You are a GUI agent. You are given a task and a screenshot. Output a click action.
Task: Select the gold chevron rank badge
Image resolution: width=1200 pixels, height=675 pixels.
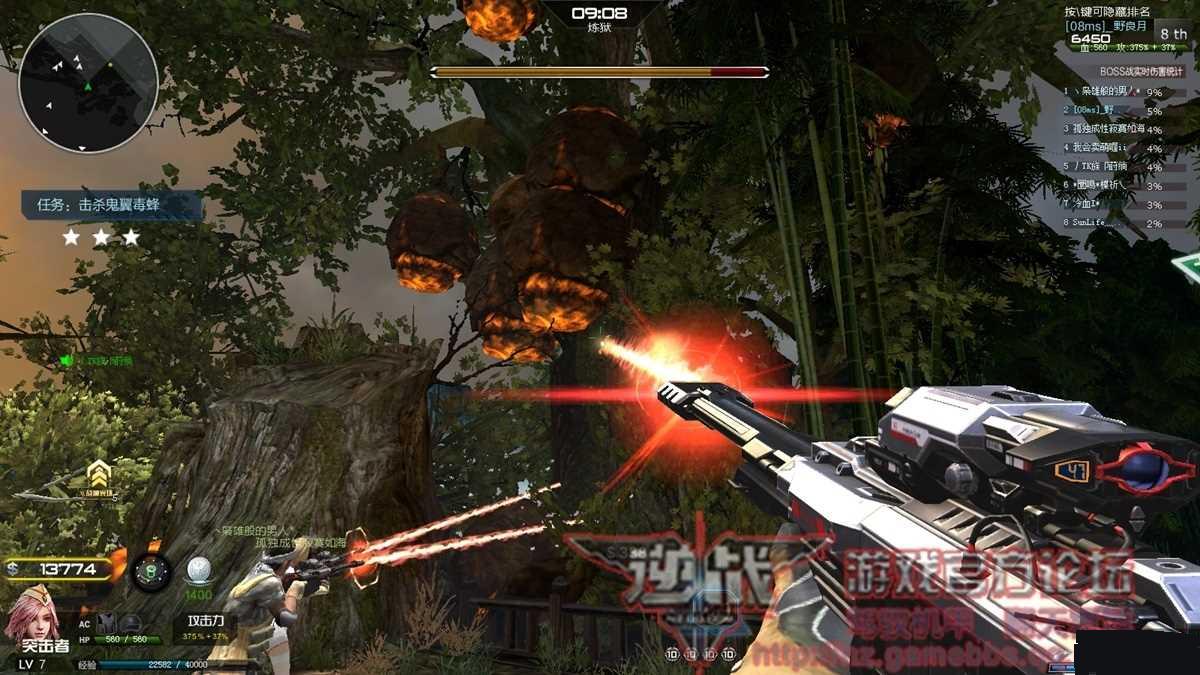[98, 473]
